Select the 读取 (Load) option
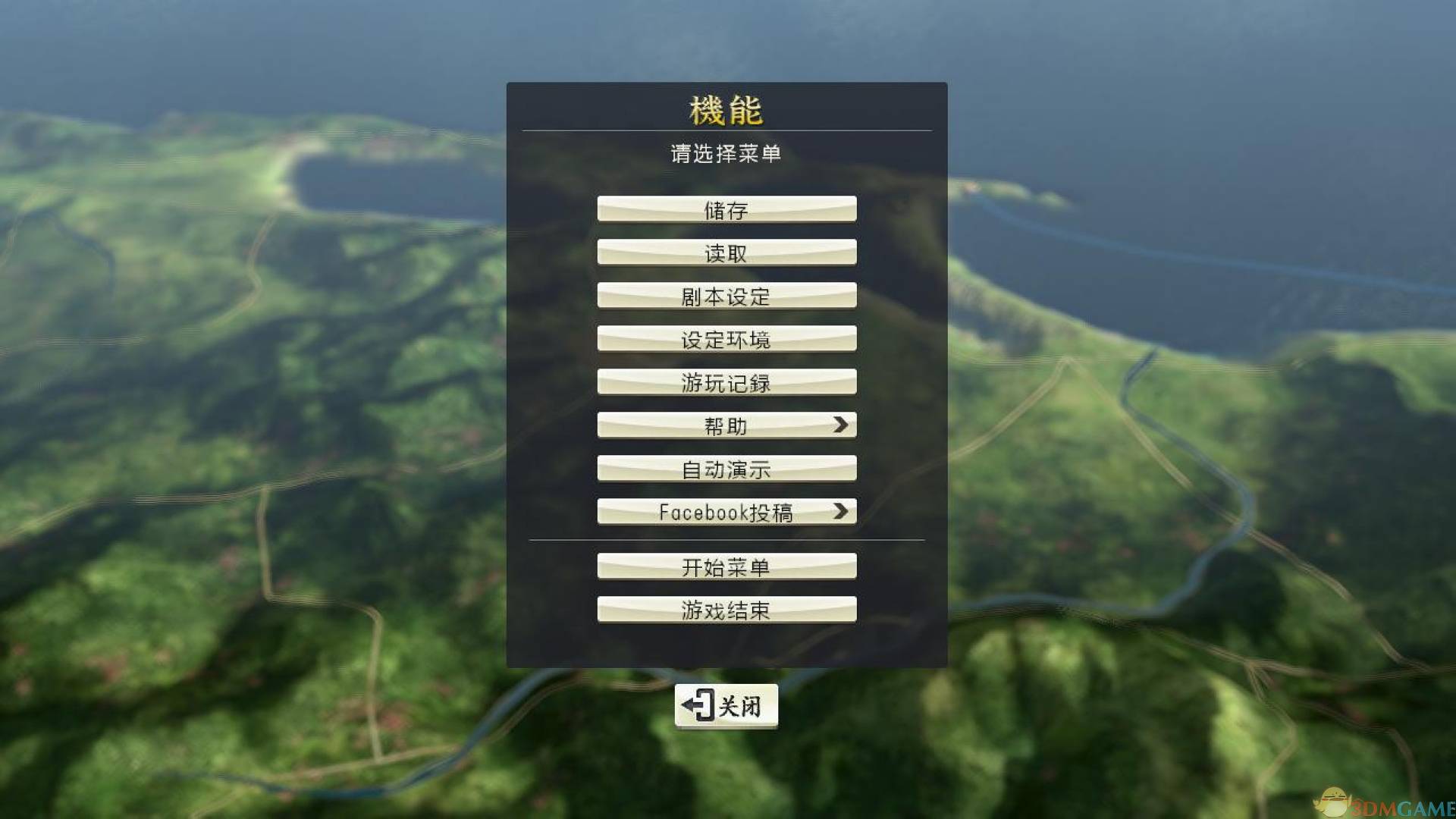Screen dimensions: 1456x819 726,253
